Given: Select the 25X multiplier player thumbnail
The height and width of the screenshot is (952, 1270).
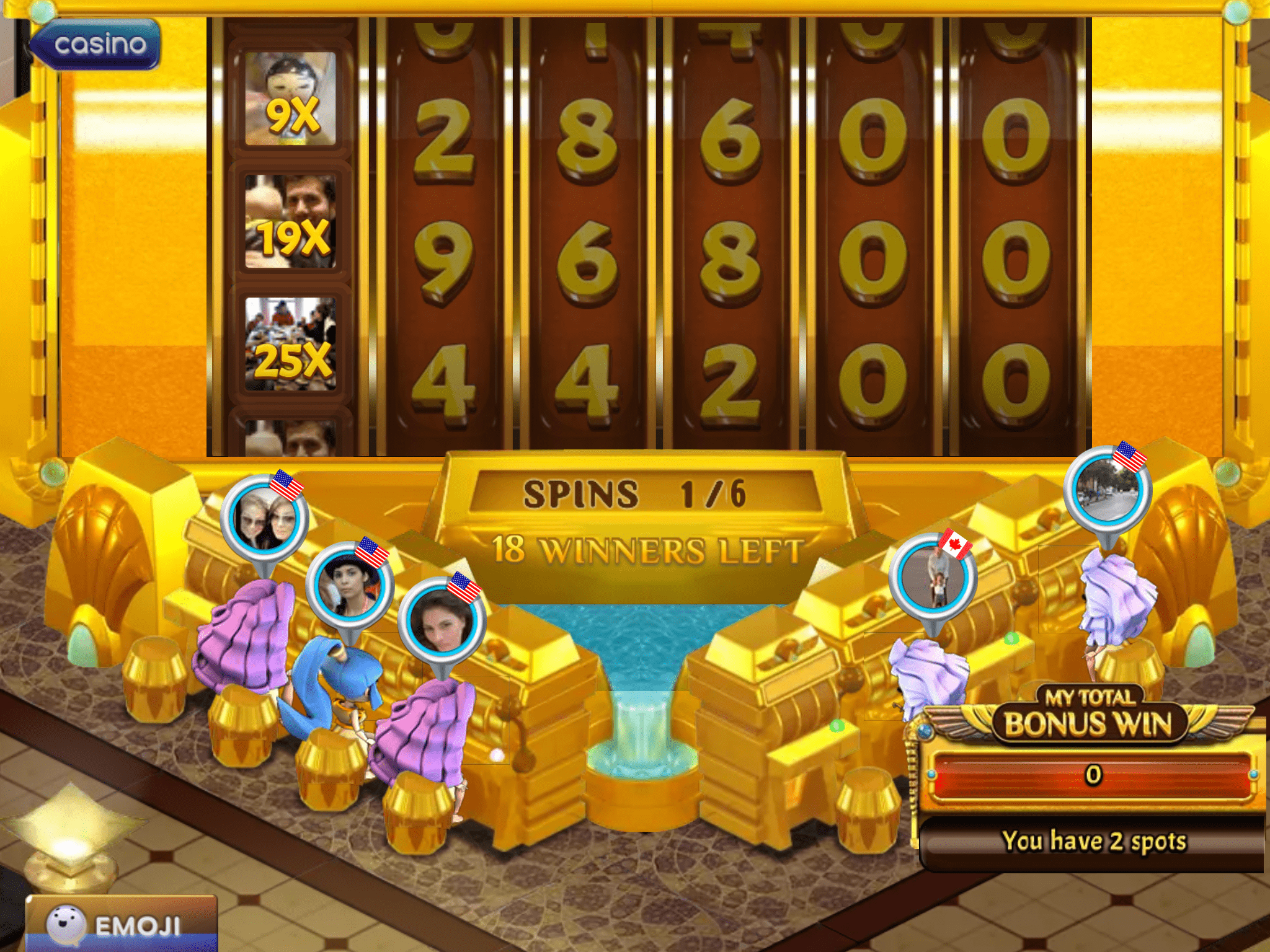Looking at the screenshot, I should [x=290, y=344].
